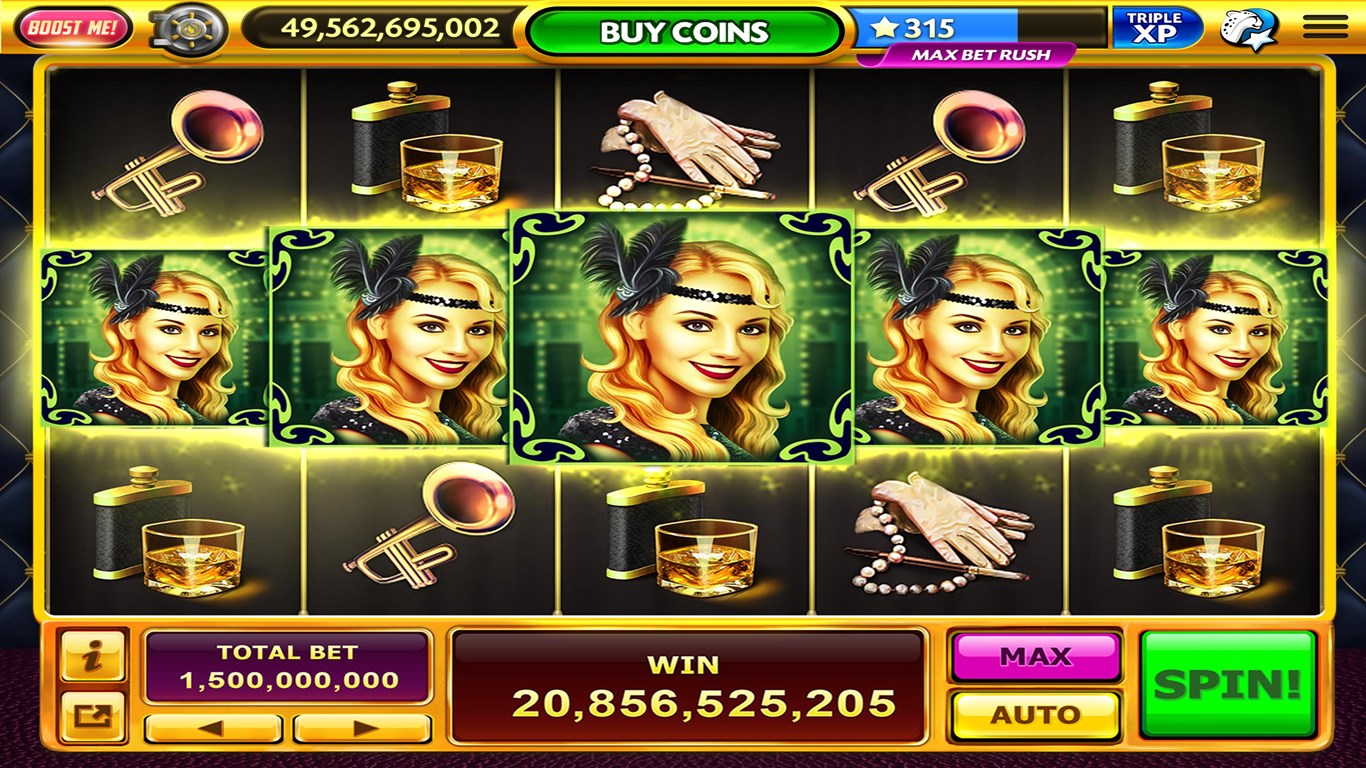Viewport: 1366px width, 768px height.
Task: Open the hamburger menu
Action: point(1324,27)
